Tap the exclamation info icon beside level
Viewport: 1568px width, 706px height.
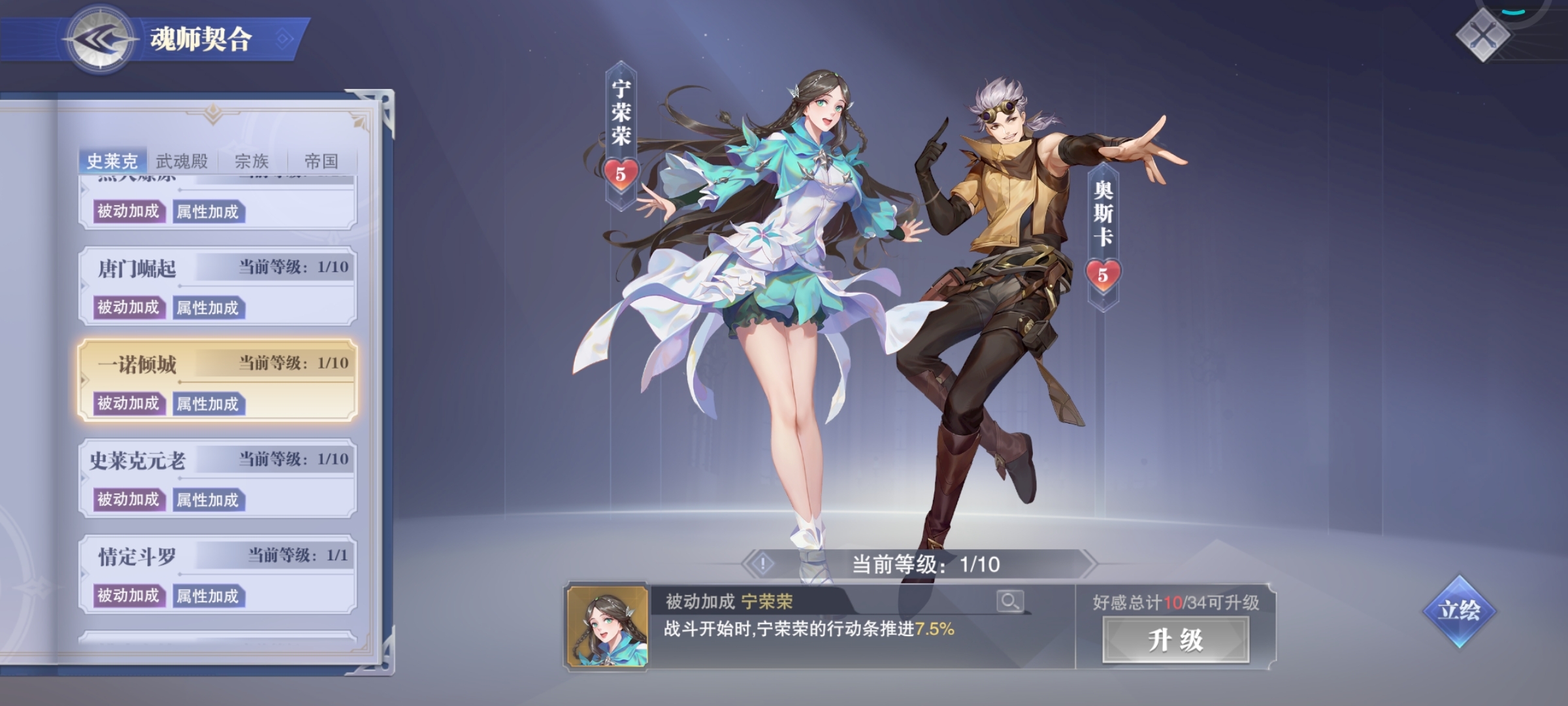[762, 563]
